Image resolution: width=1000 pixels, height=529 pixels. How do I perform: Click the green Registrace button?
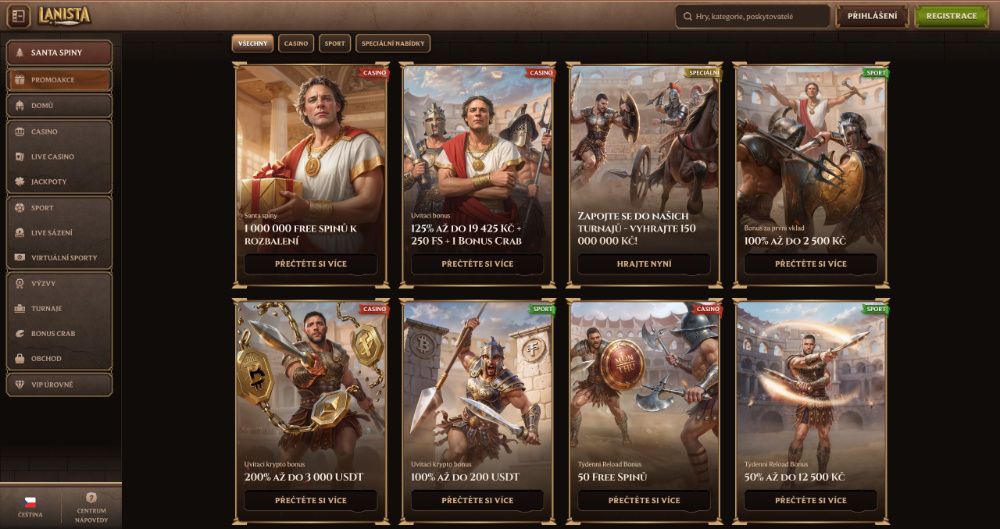click(951, 16)
